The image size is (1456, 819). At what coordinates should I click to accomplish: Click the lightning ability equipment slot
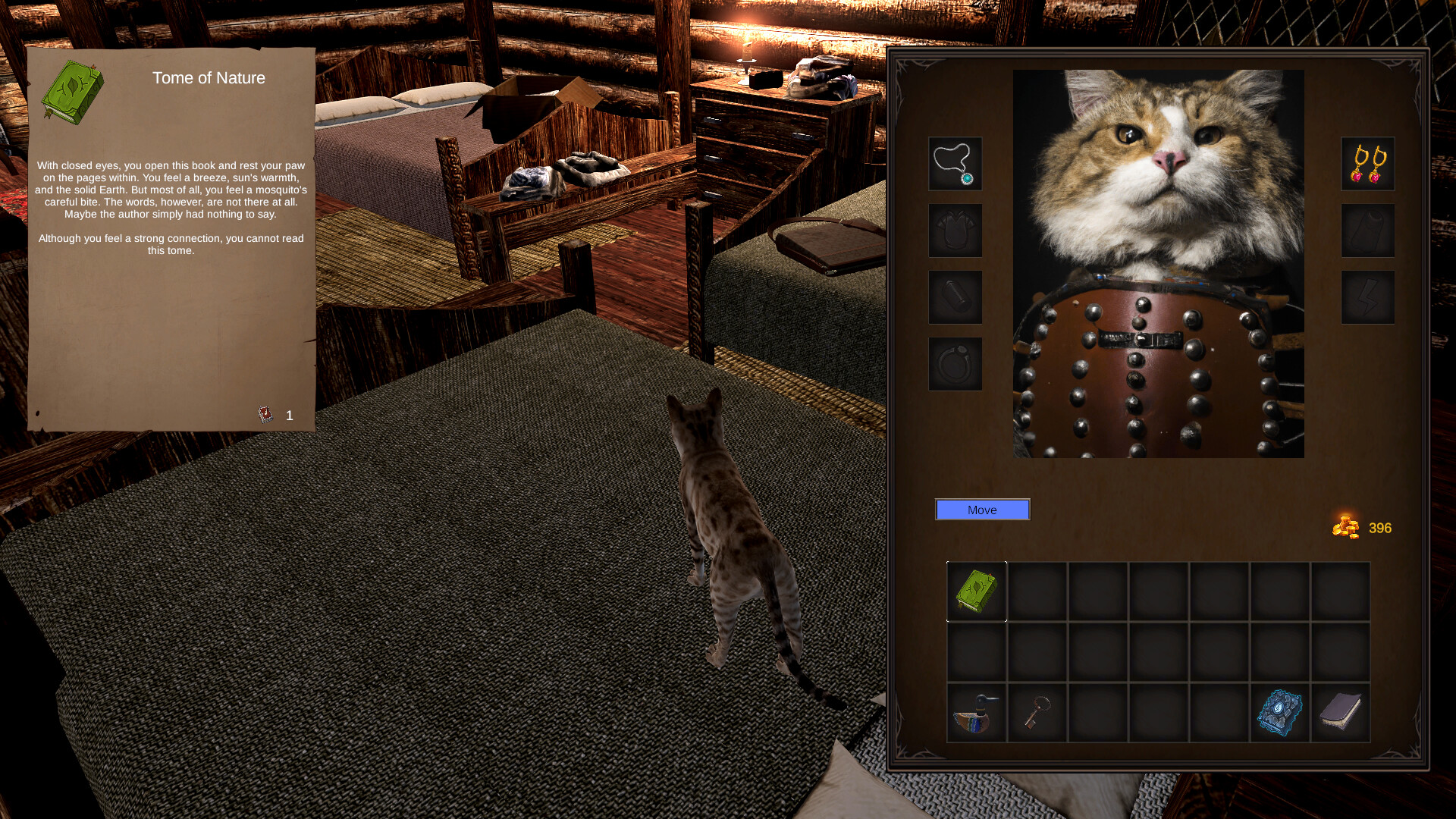click(x=1367, y=297)
